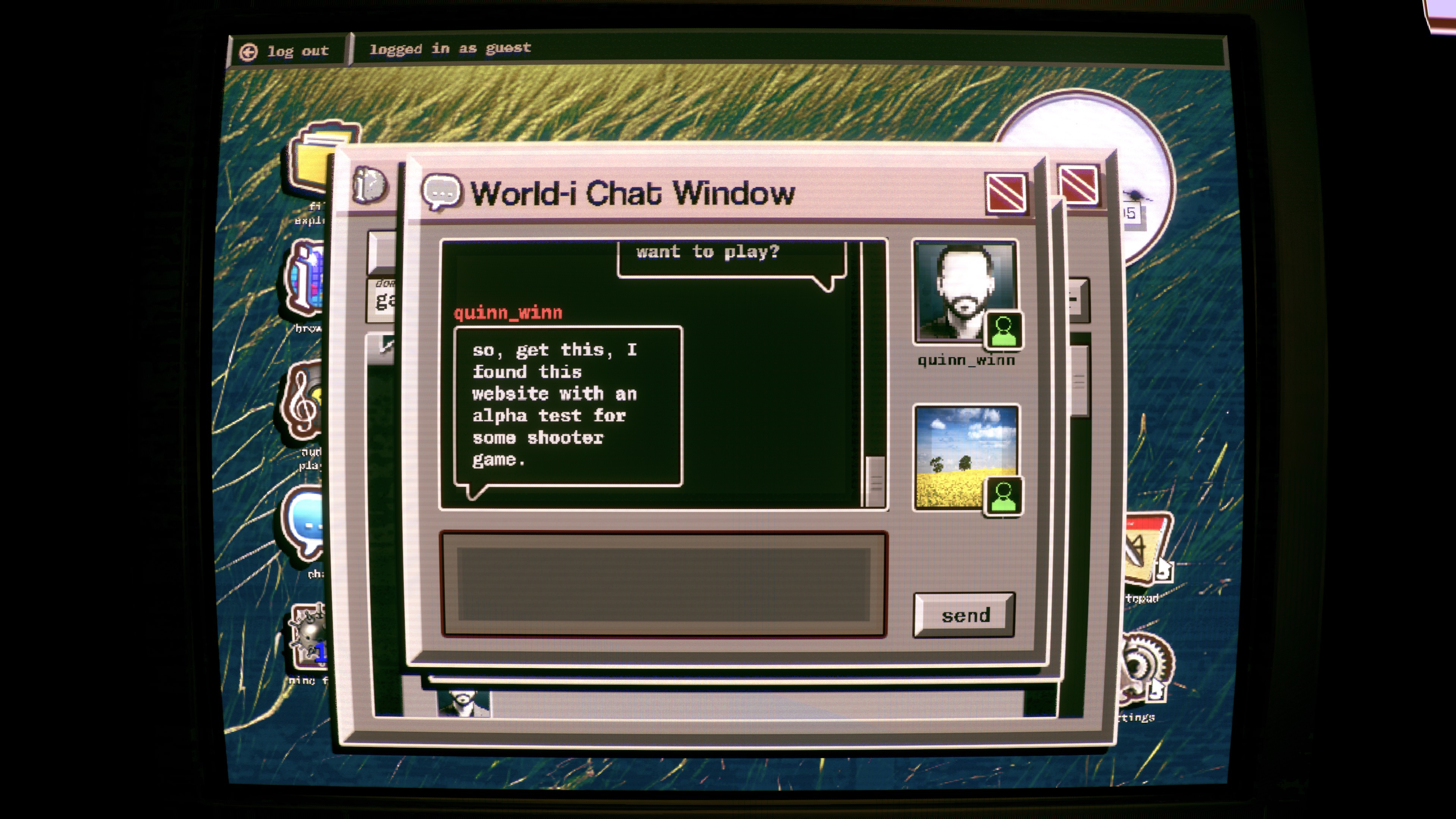The width and height of the screenshot is (1456, 819).
Task: Click the back arrow beside log out
Action: click(x=249, y=51)
